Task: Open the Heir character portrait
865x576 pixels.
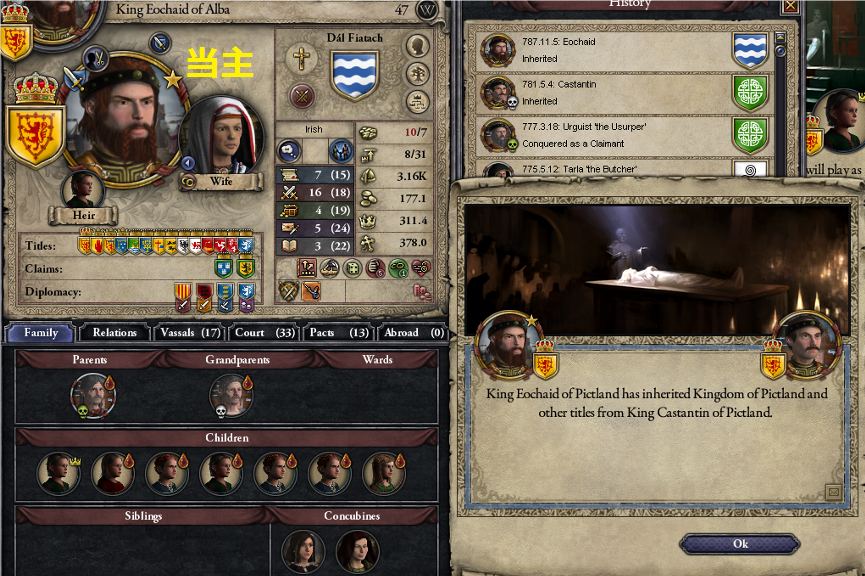Action: tap(83, 190)
